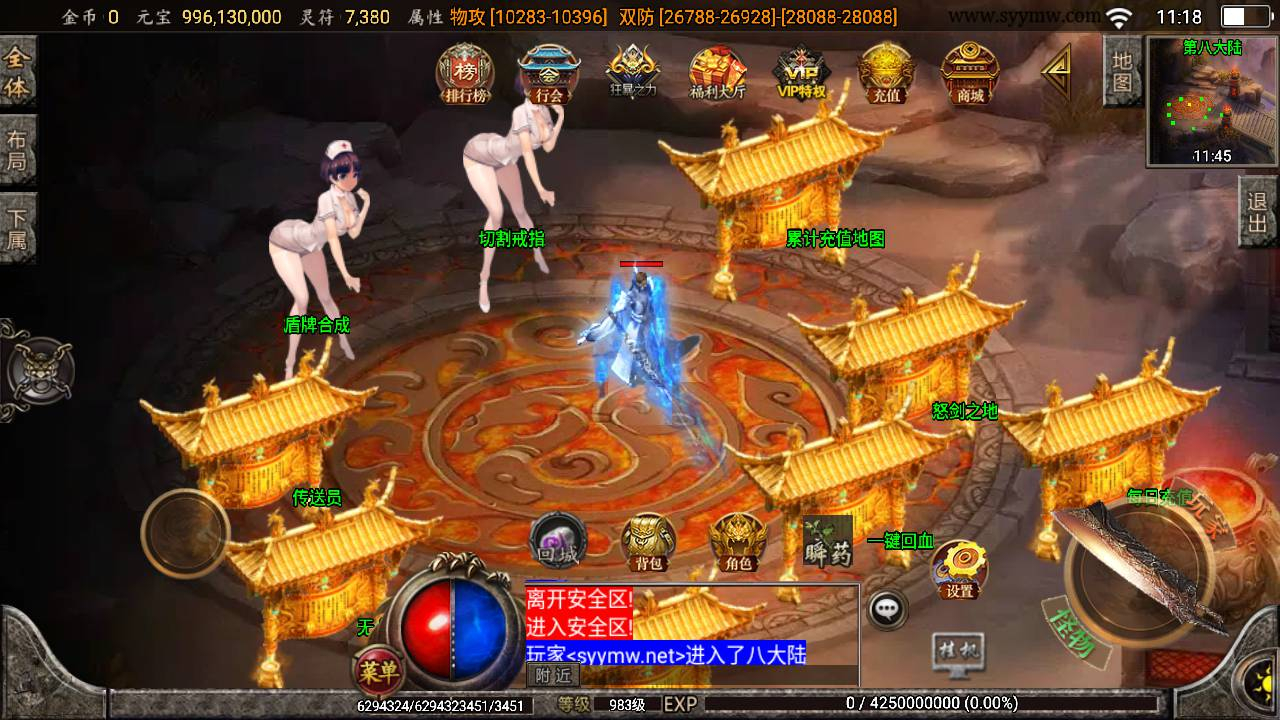The height and width of the screenshot is (720, 1280).
Task: Open the 充值 recharge screen
Action: (x=886, y=74)
